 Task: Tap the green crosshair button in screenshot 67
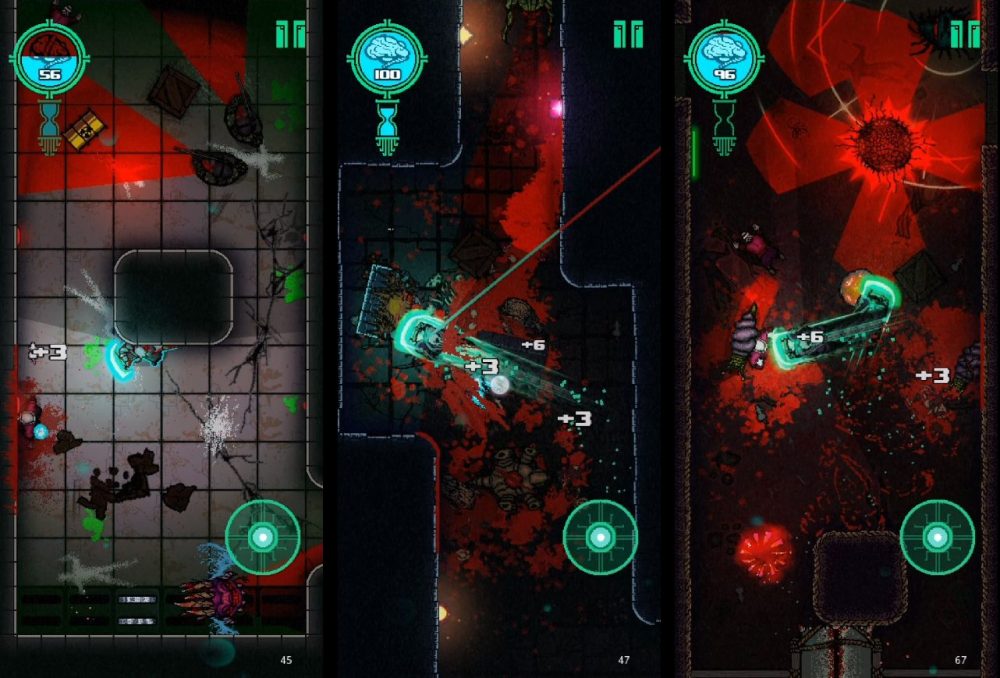point(937,537)
